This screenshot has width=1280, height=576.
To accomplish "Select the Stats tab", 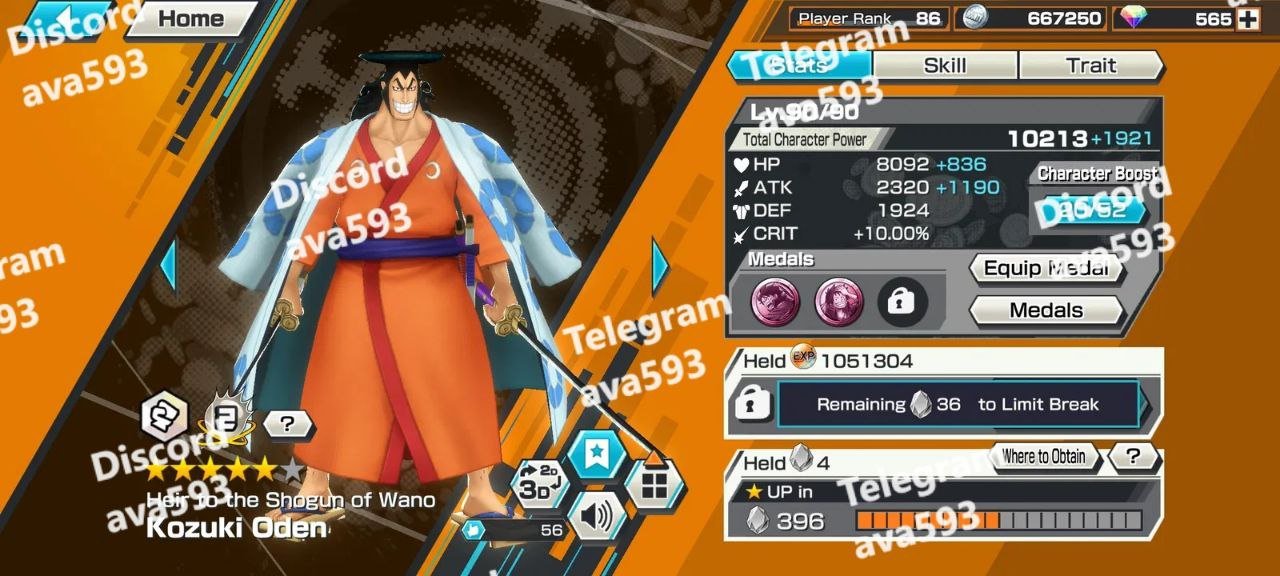I will [x=800, y=66].
